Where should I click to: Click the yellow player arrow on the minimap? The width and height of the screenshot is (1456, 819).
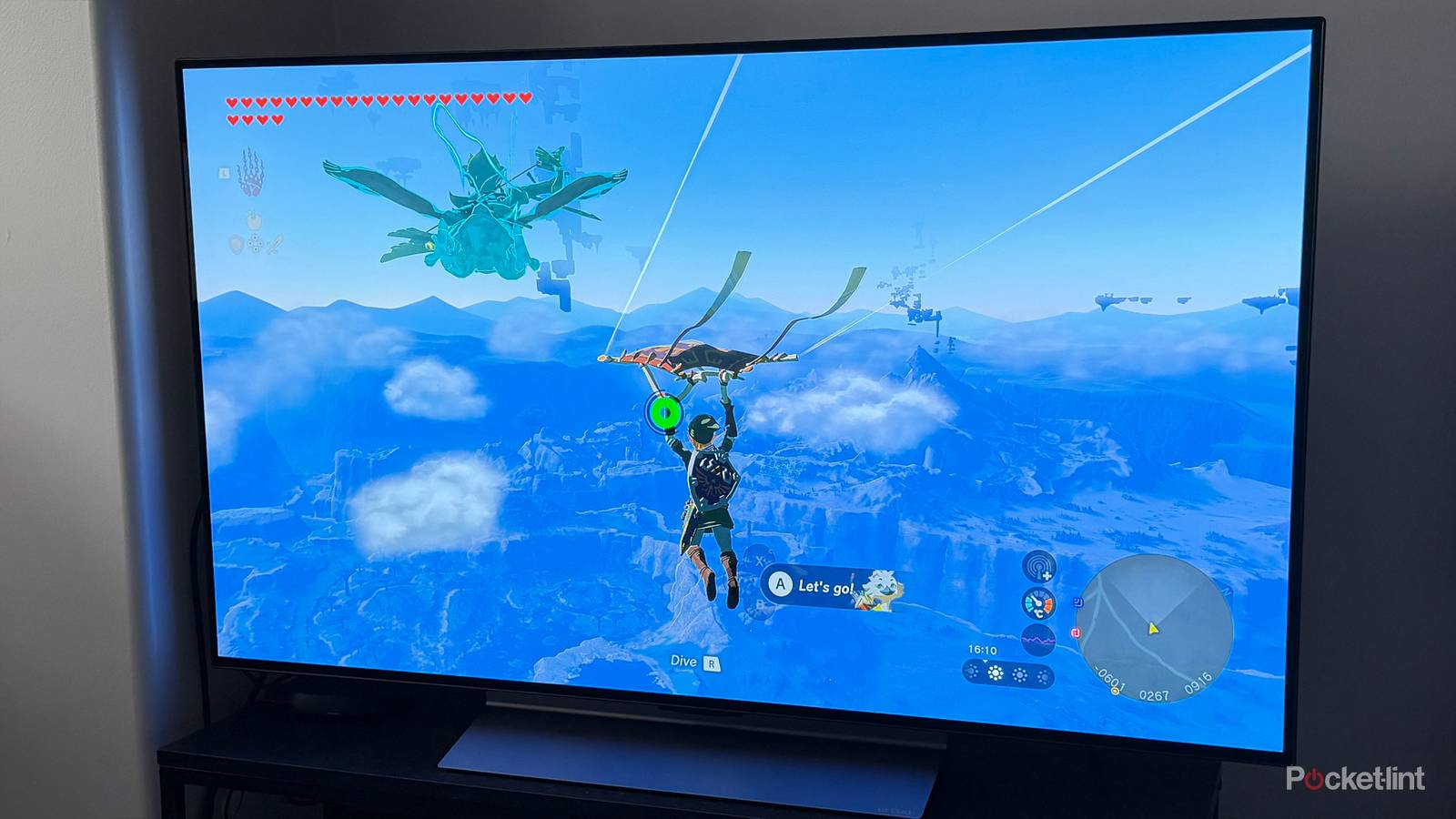1154,630
